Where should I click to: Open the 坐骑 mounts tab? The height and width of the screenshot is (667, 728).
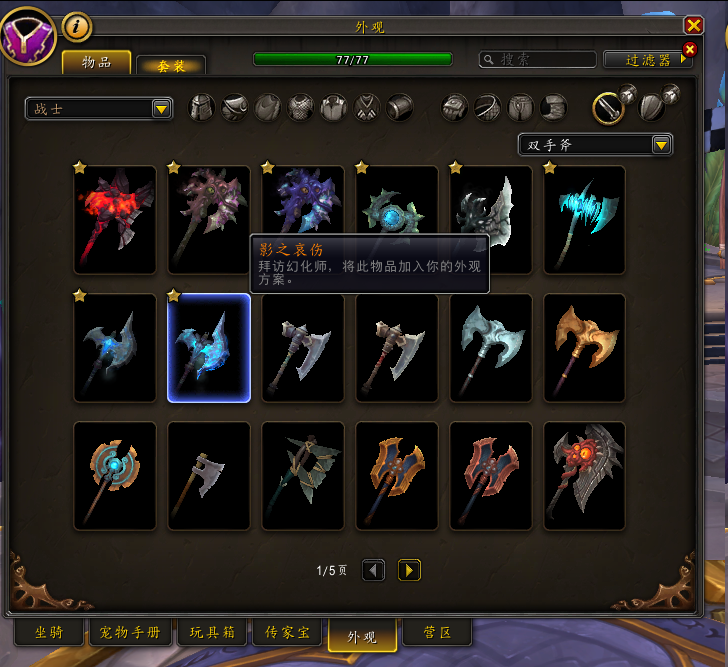tap(49, 633)
